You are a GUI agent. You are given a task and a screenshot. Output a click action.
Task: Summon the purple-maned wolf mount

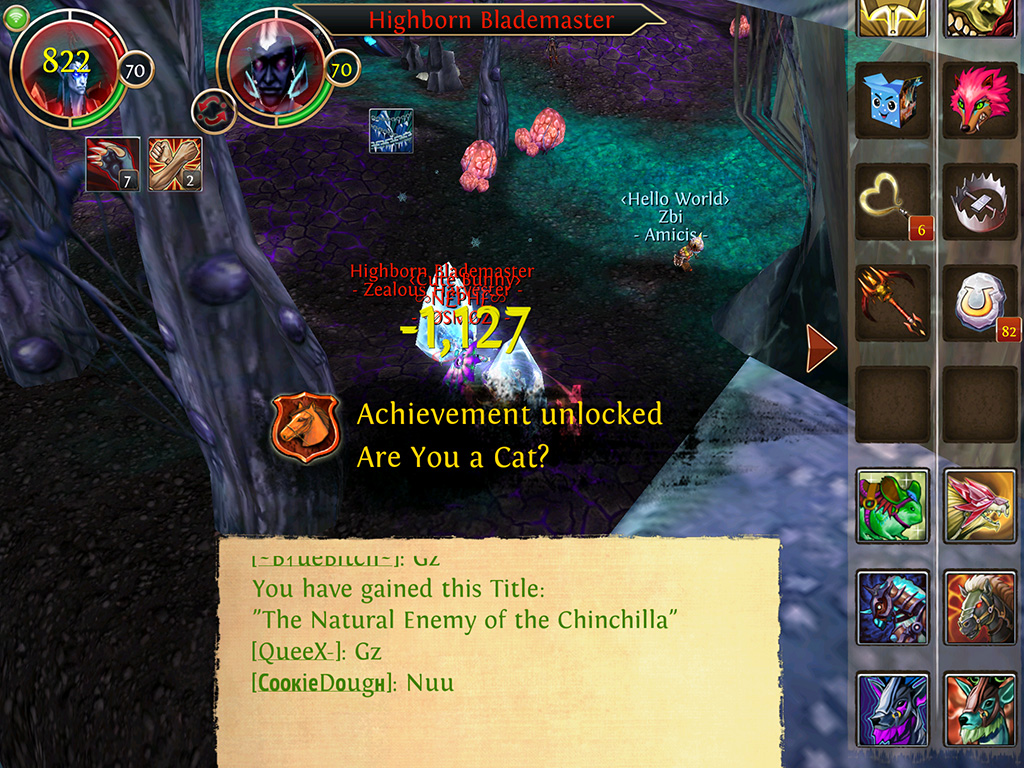click(x=893, y=709)
